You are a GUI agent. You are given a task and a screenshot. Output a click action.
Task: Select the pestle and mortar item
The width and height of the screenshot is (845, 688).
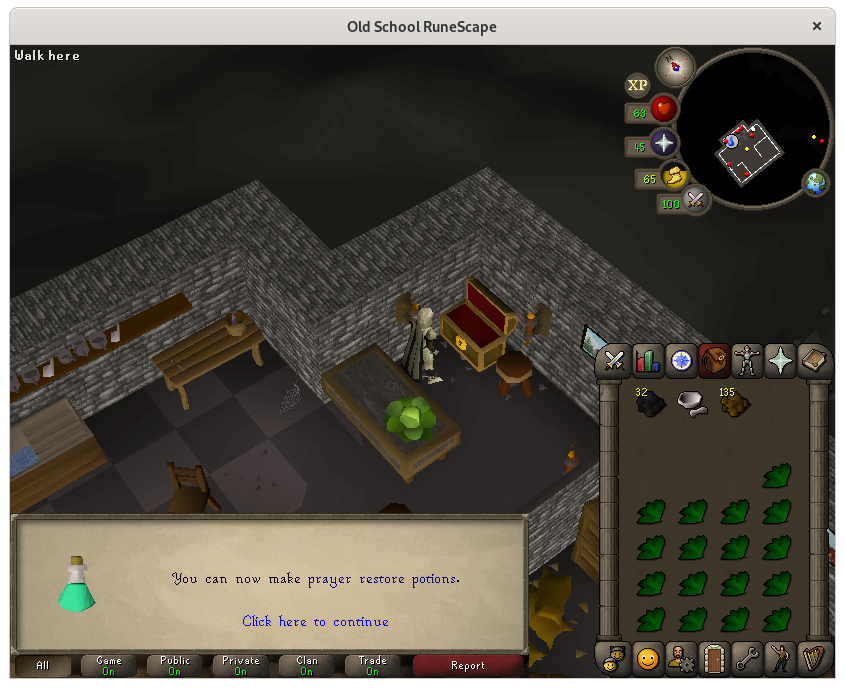(x=692, y=403)
